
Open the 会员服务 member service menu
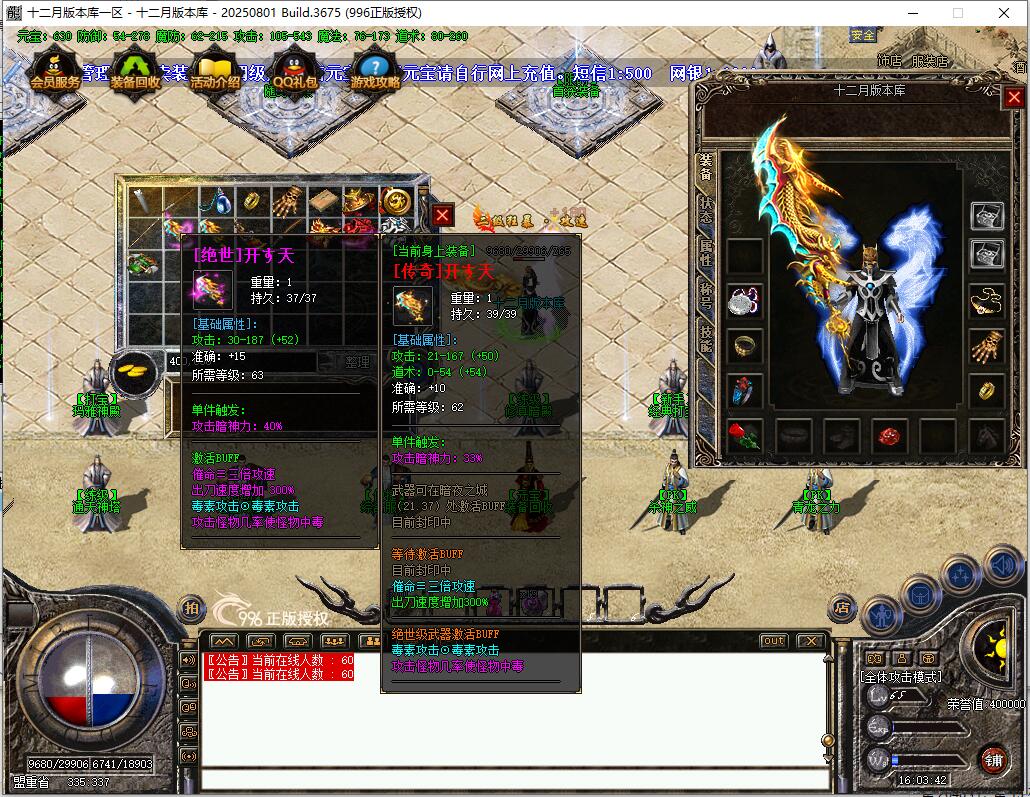point(54,72)
